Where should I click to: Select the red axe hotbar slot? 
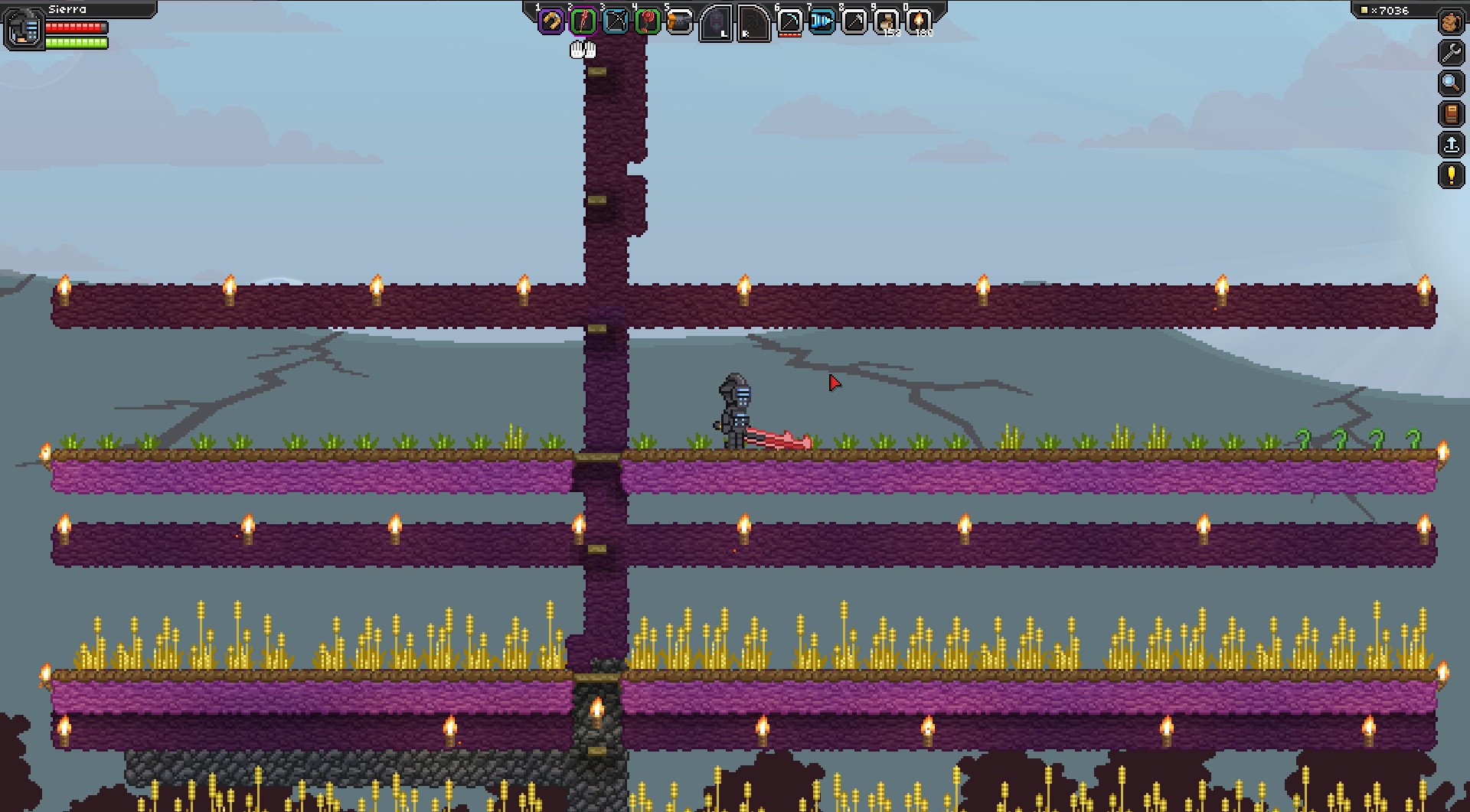click(648, 21)
